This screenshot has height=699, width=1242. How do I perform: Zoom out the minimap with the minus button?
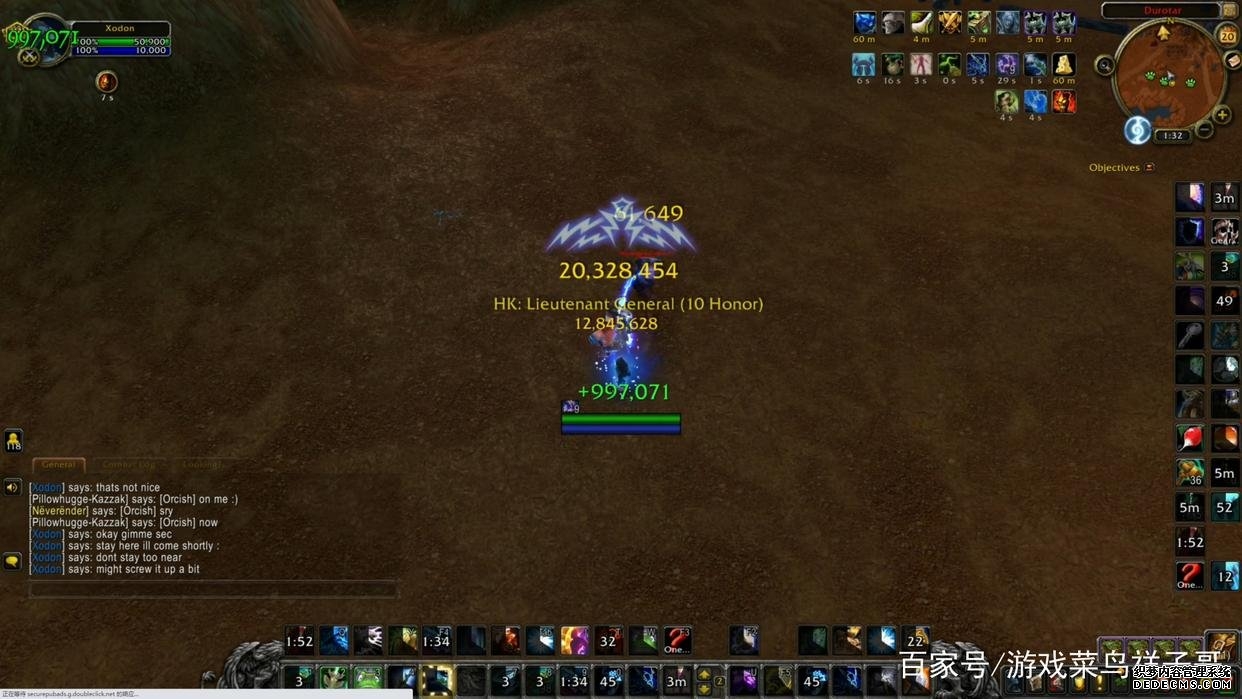click(x=1205, y=130)
